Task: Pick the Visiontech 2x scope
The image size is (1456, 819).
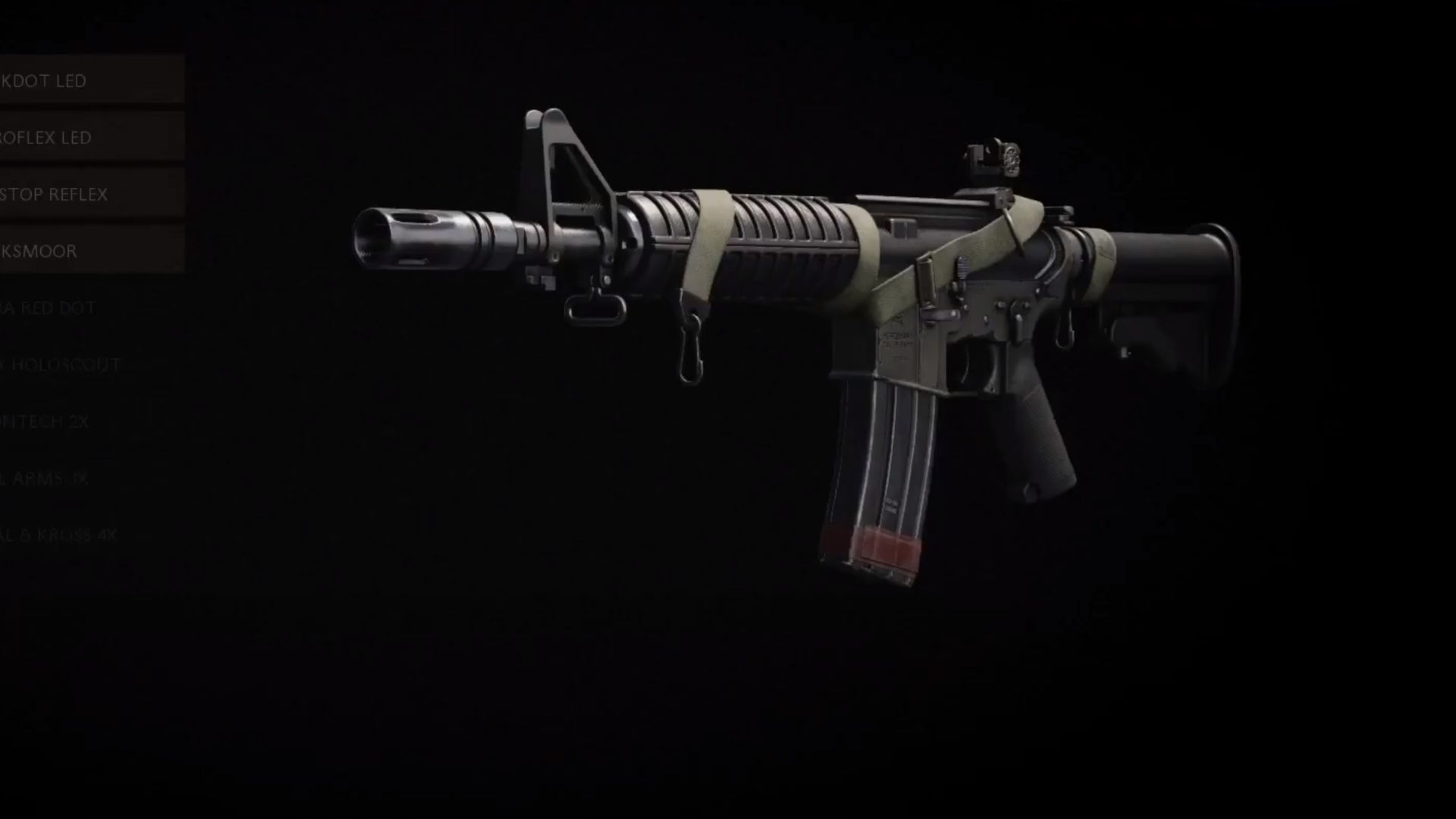Action: (76, 422)
